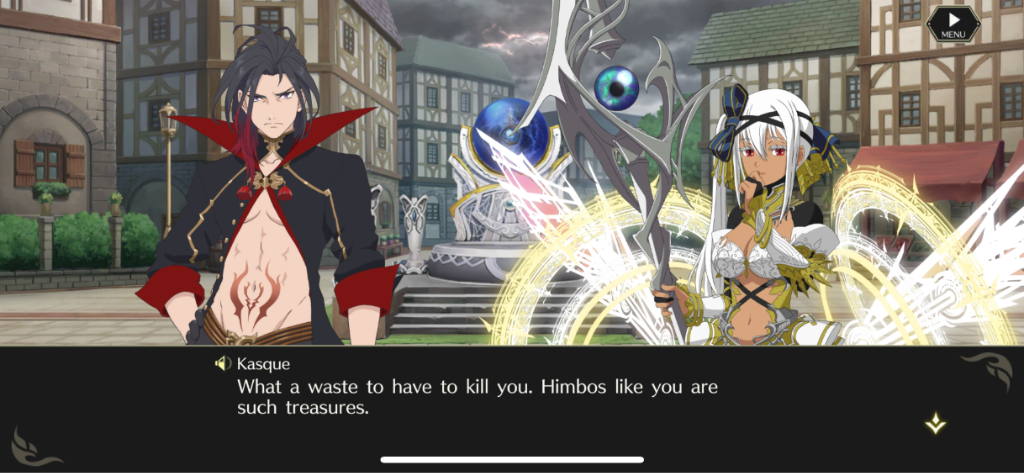Replay Kasque's voice line speaker icon
The height and width of the screenshot is (473, 1024).
[x=223, y=363]
